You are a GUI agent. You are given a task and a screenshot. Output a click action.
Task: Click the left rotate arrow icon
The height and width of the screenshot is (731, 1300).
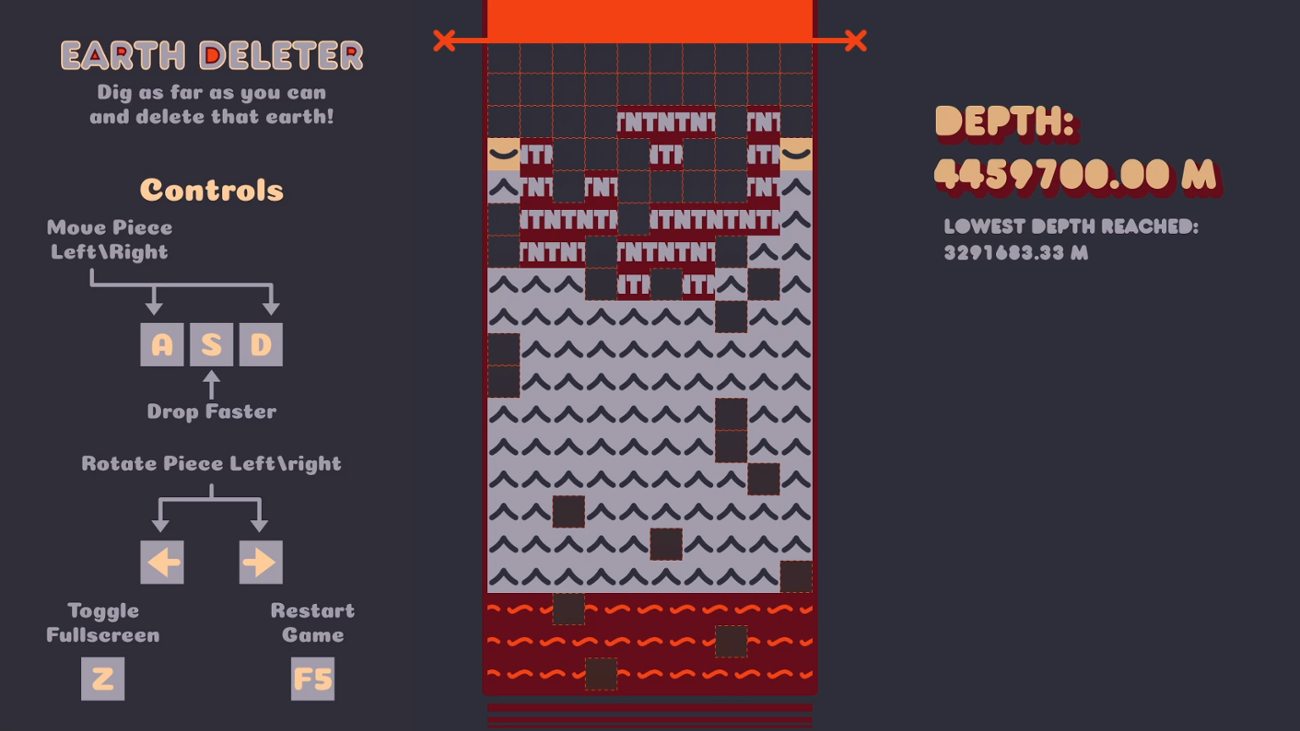(x=162, y=561)
